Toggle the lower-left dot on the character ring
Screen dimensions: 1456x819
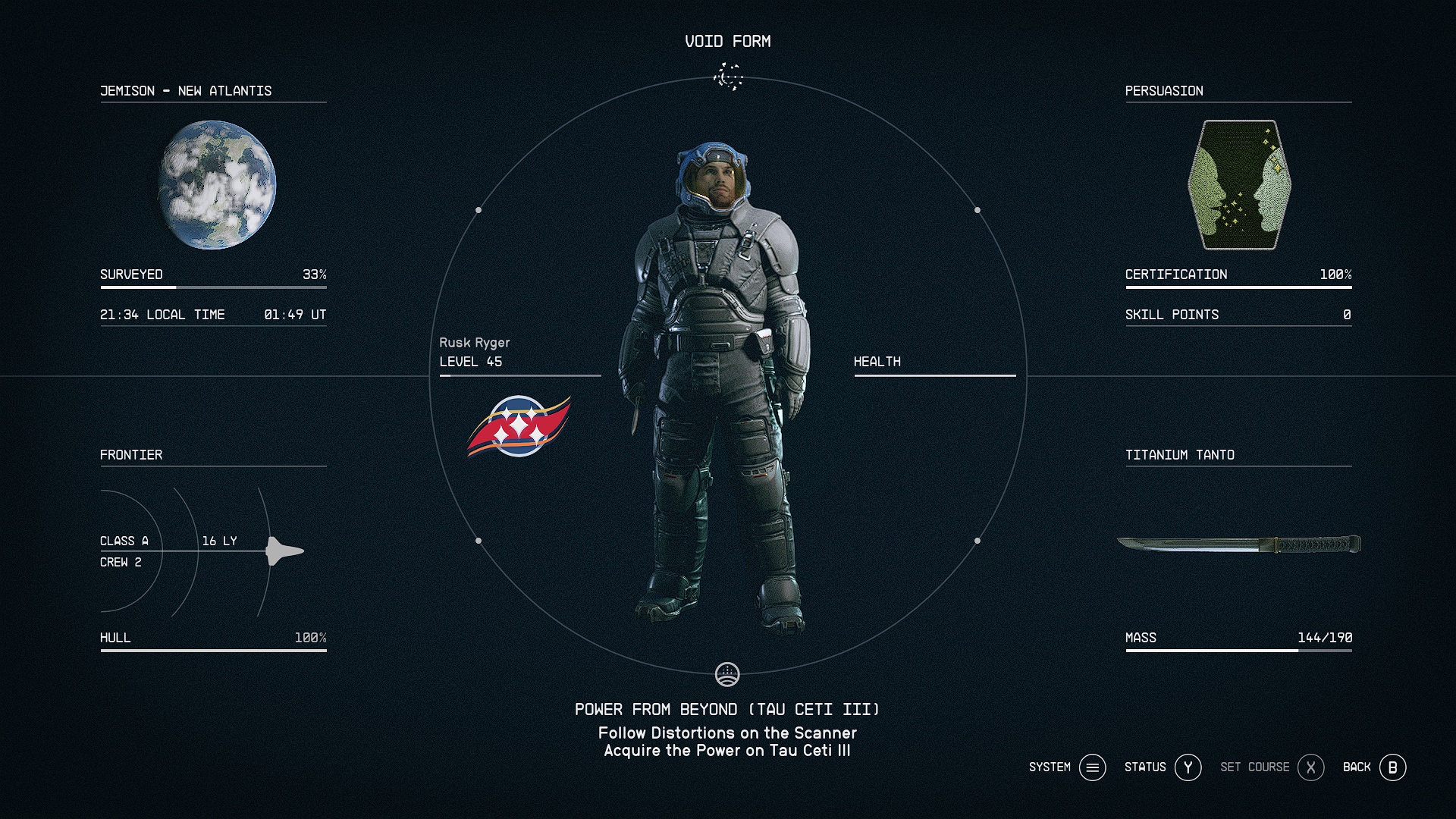pyautogui.click(x=479, y=541)
